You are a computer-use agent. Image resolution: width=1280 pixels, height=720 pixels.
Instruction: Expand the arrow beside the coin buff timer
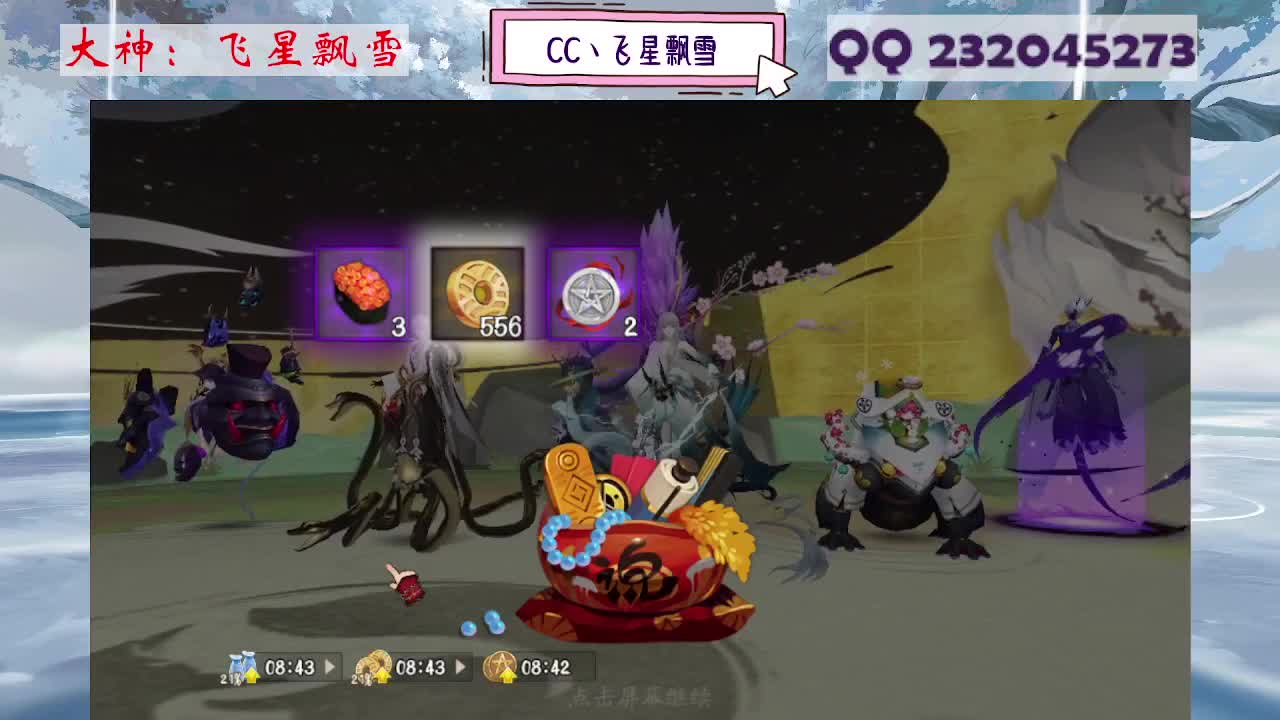(x=460, y=665)
